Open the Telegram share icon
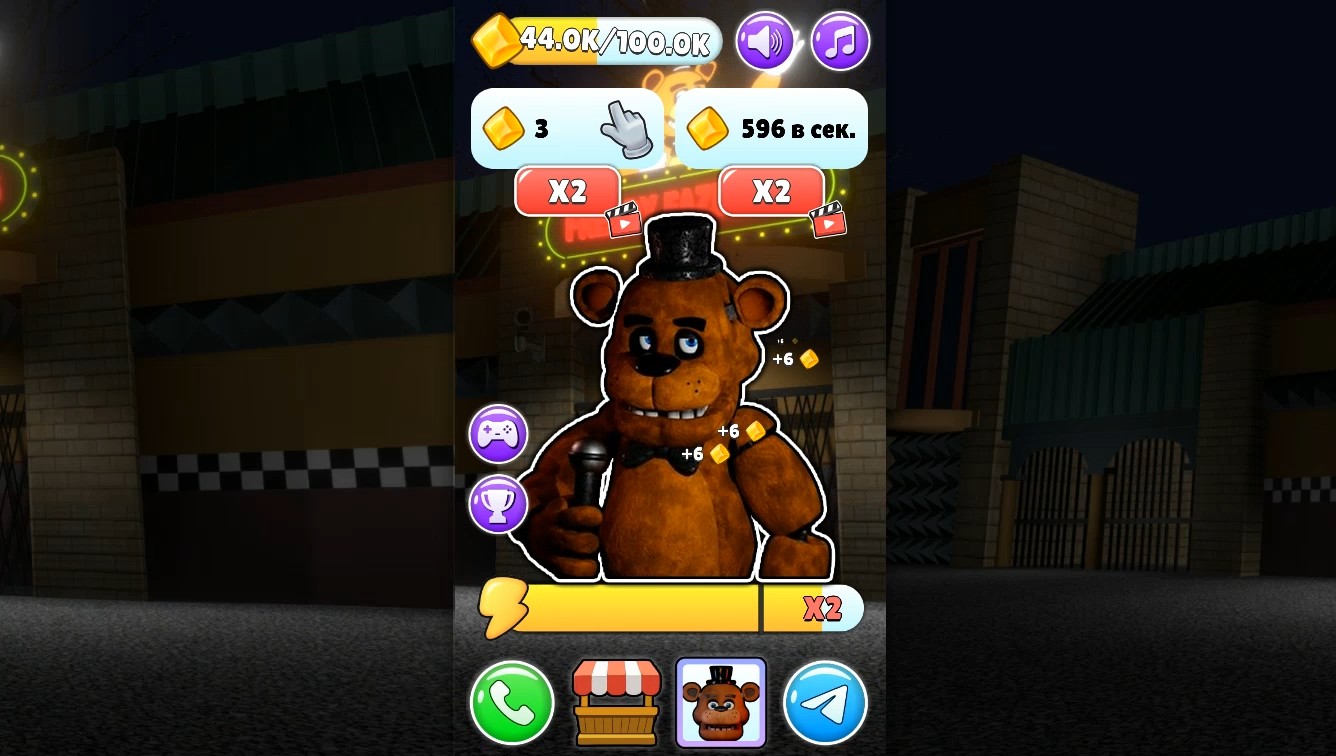This screenshot has width=1336, height=756. 826,703
